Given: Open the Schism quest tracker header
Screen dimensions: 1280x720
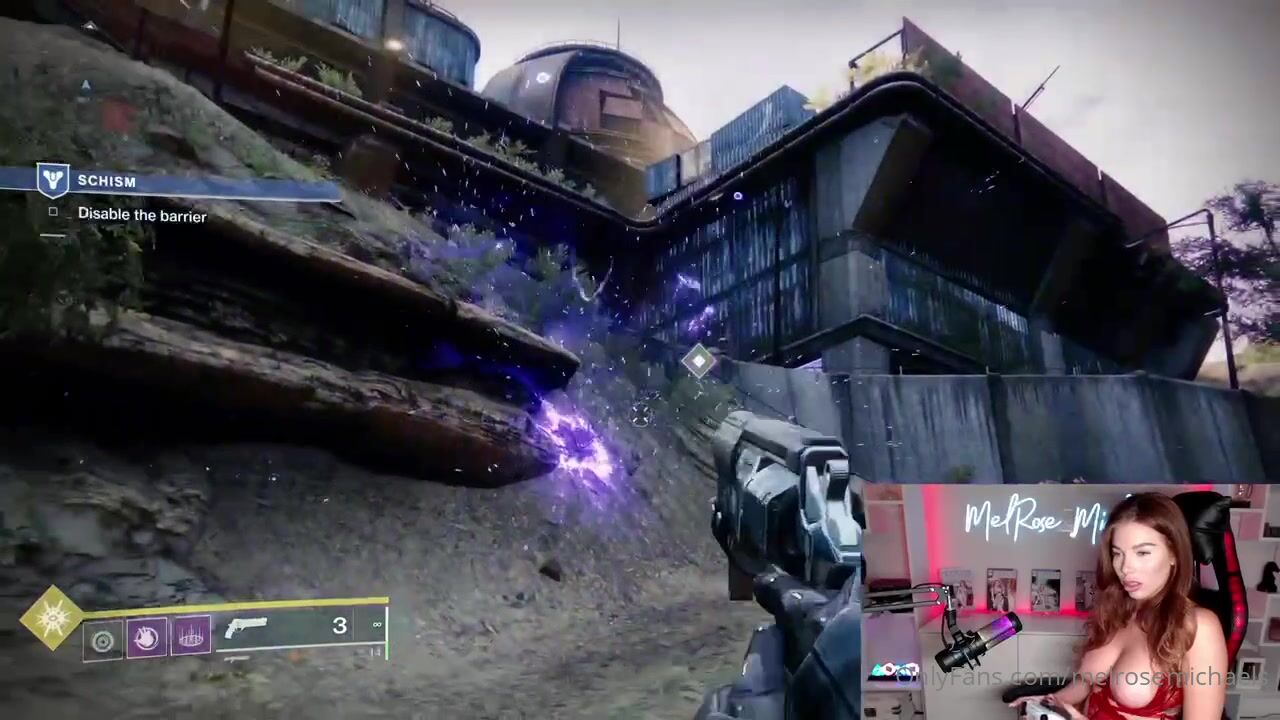Looking at the screenshot, I should click(x=105, y=181).
